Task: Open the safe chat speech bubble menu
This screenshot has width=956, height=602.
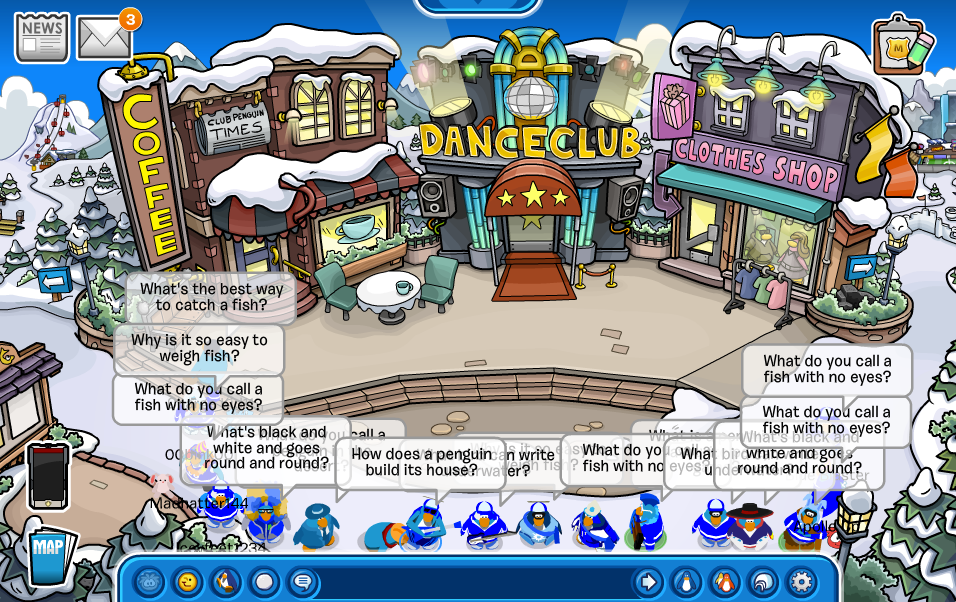Action: [x=302, y=581]
